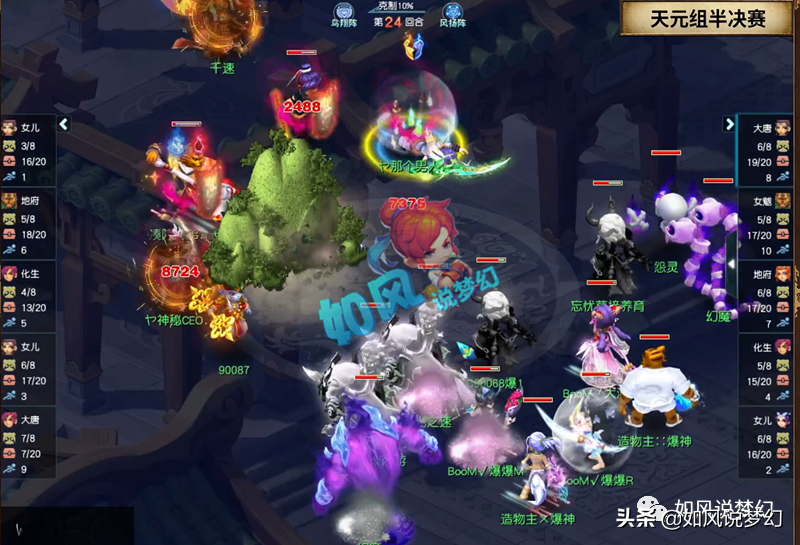The width and height of the screenshot is (800, 545).
Task: Select the 大唐 player row showing 19/20
Action: [765, 151]
